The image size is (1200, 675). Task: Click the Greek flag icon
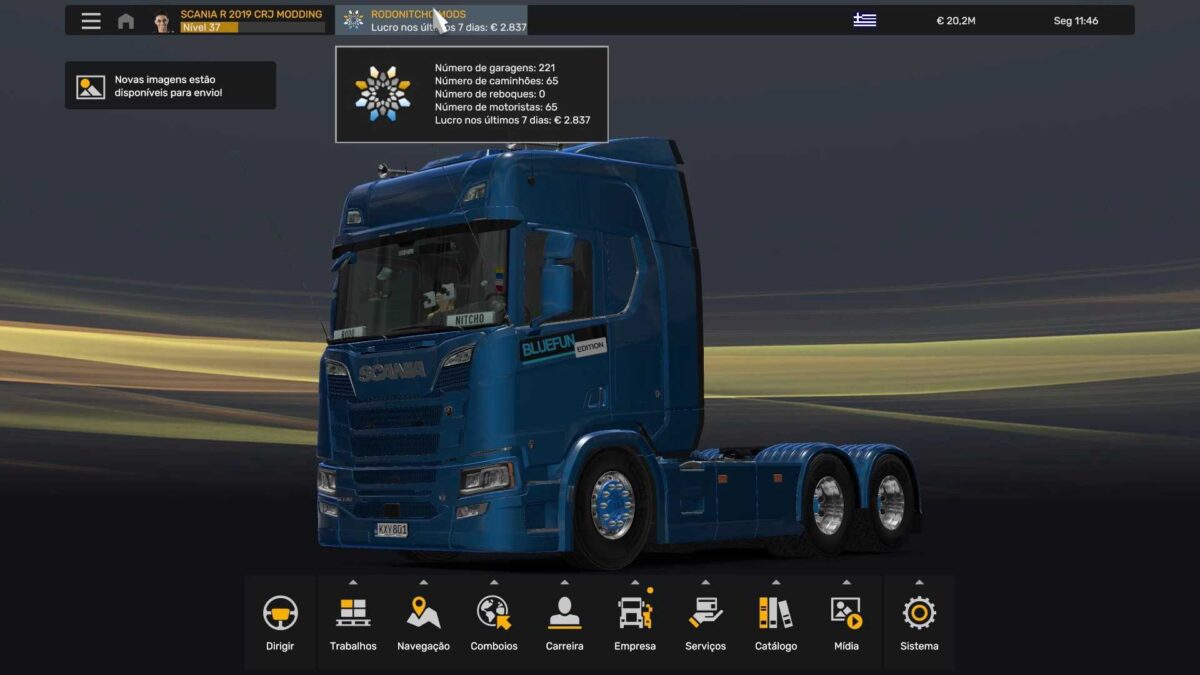864,21
